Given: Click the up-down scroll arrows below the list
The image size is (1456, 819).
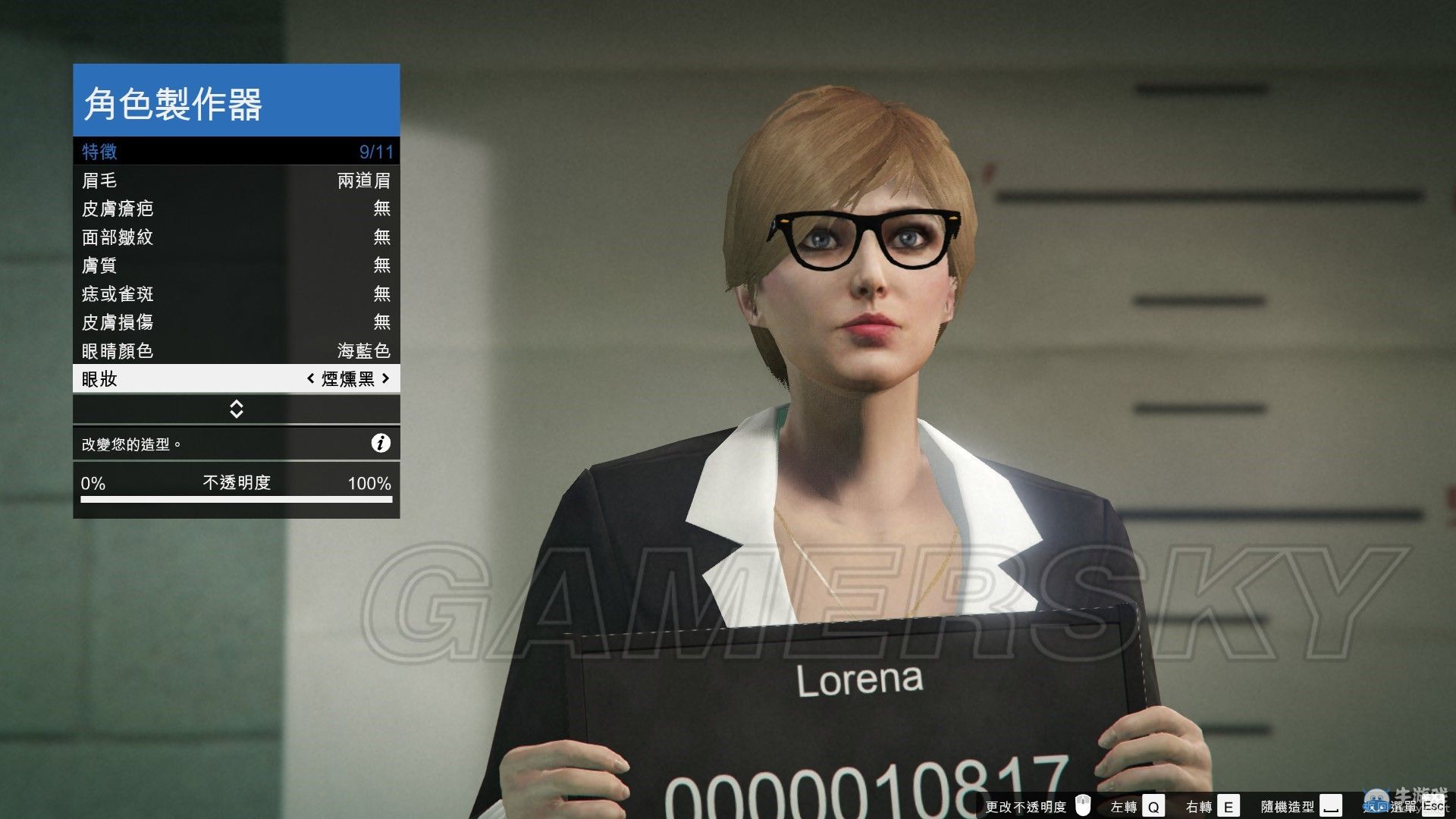Looking at the screenshot, I should coord(236,409).
